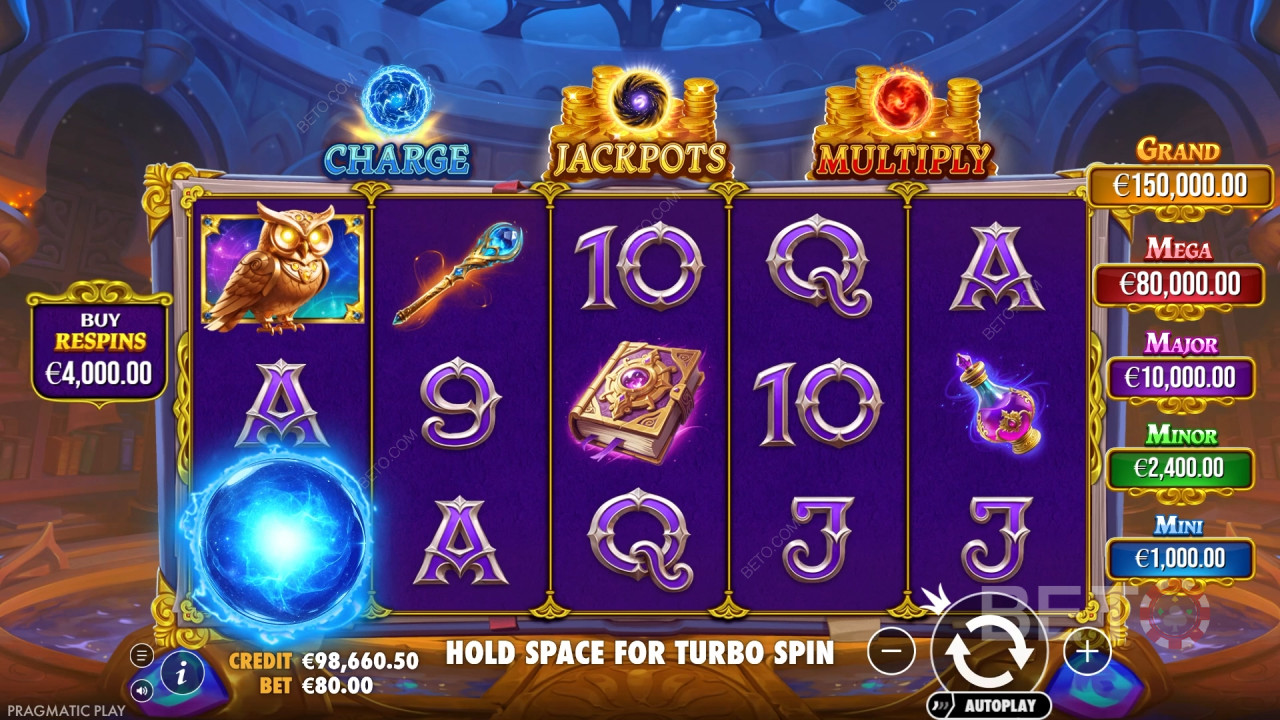Open the hamburger menu icon
The width and height of the screenshot is (1280, 720).
(142, 656)
